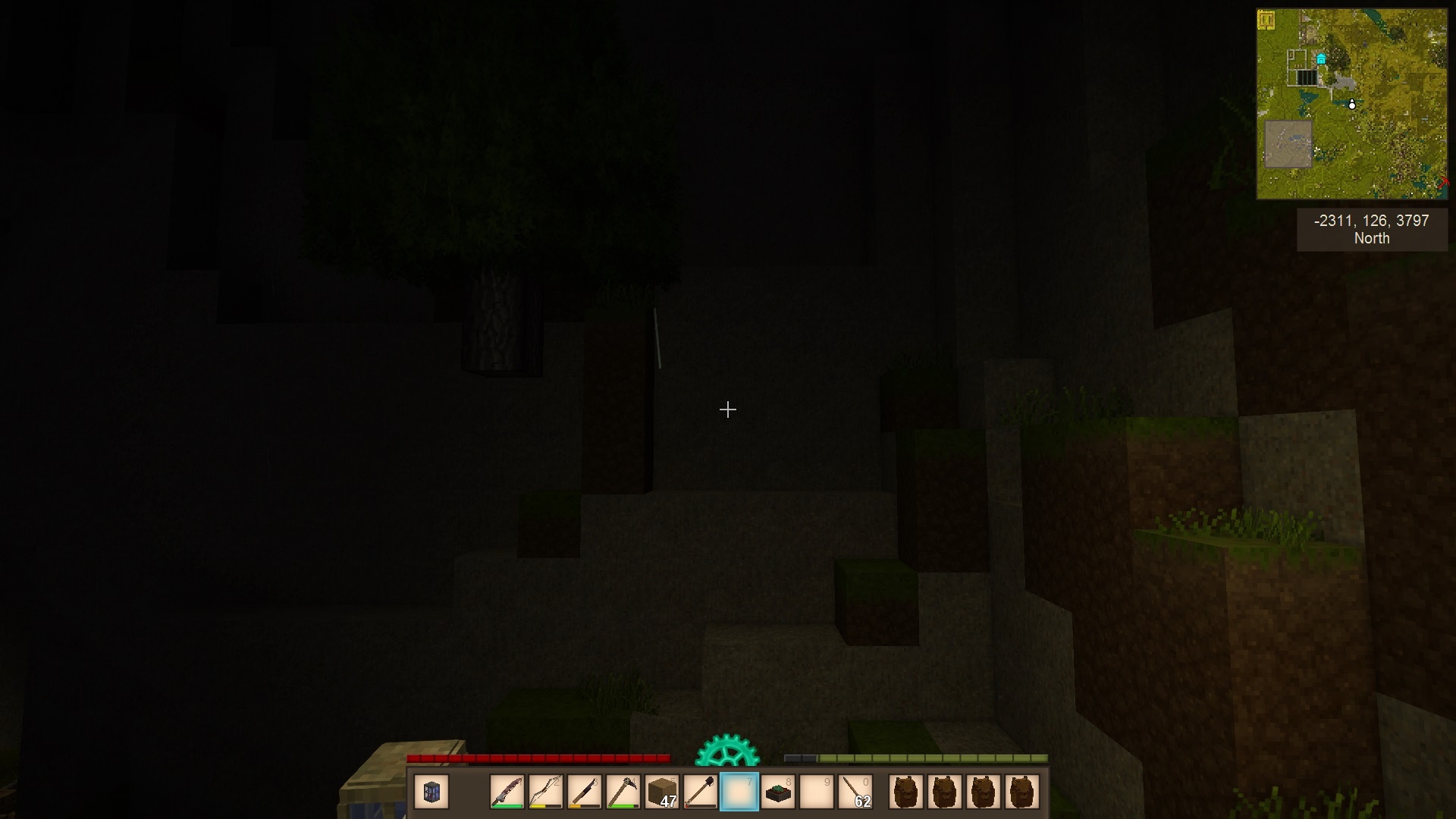Choose the knife hotbar slot

pos(585,792)
